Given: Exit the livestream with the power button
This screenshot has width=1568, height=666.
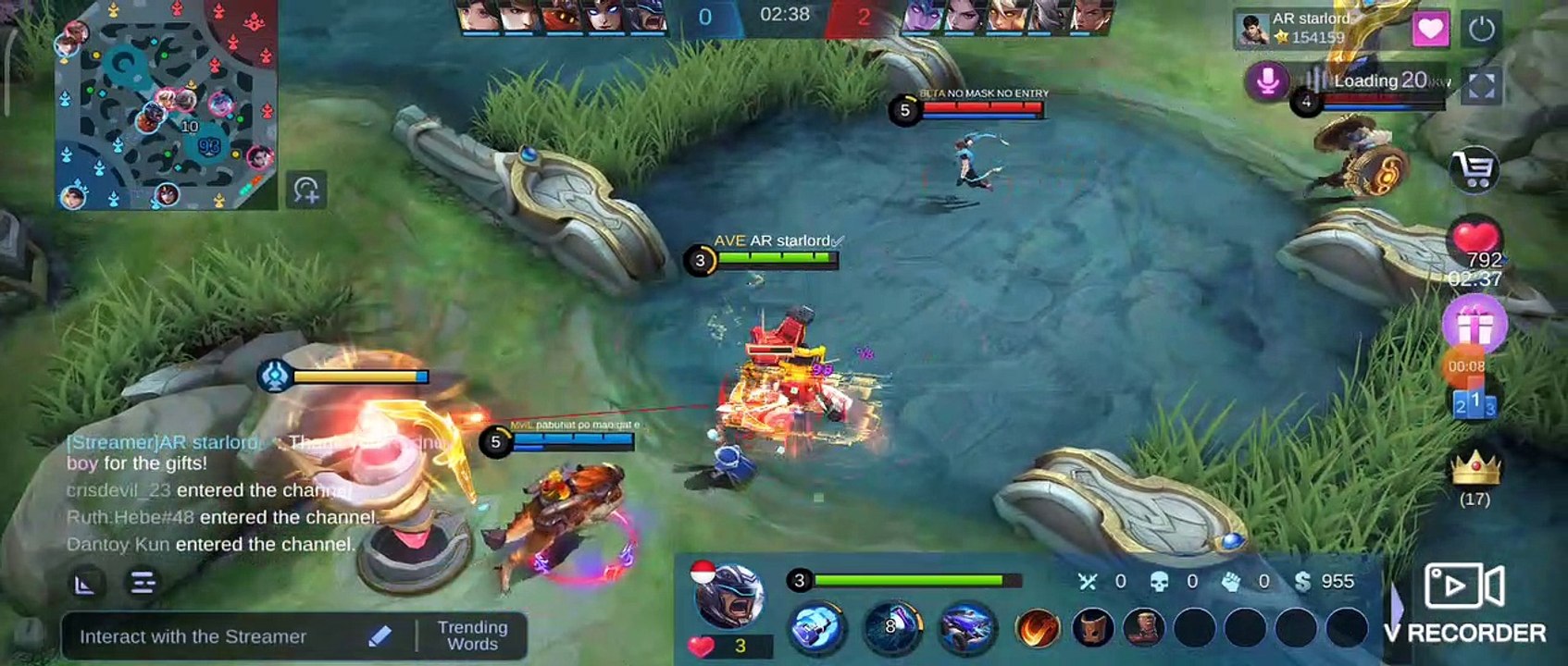Looking at the screenshot, I should point(1481,30).
